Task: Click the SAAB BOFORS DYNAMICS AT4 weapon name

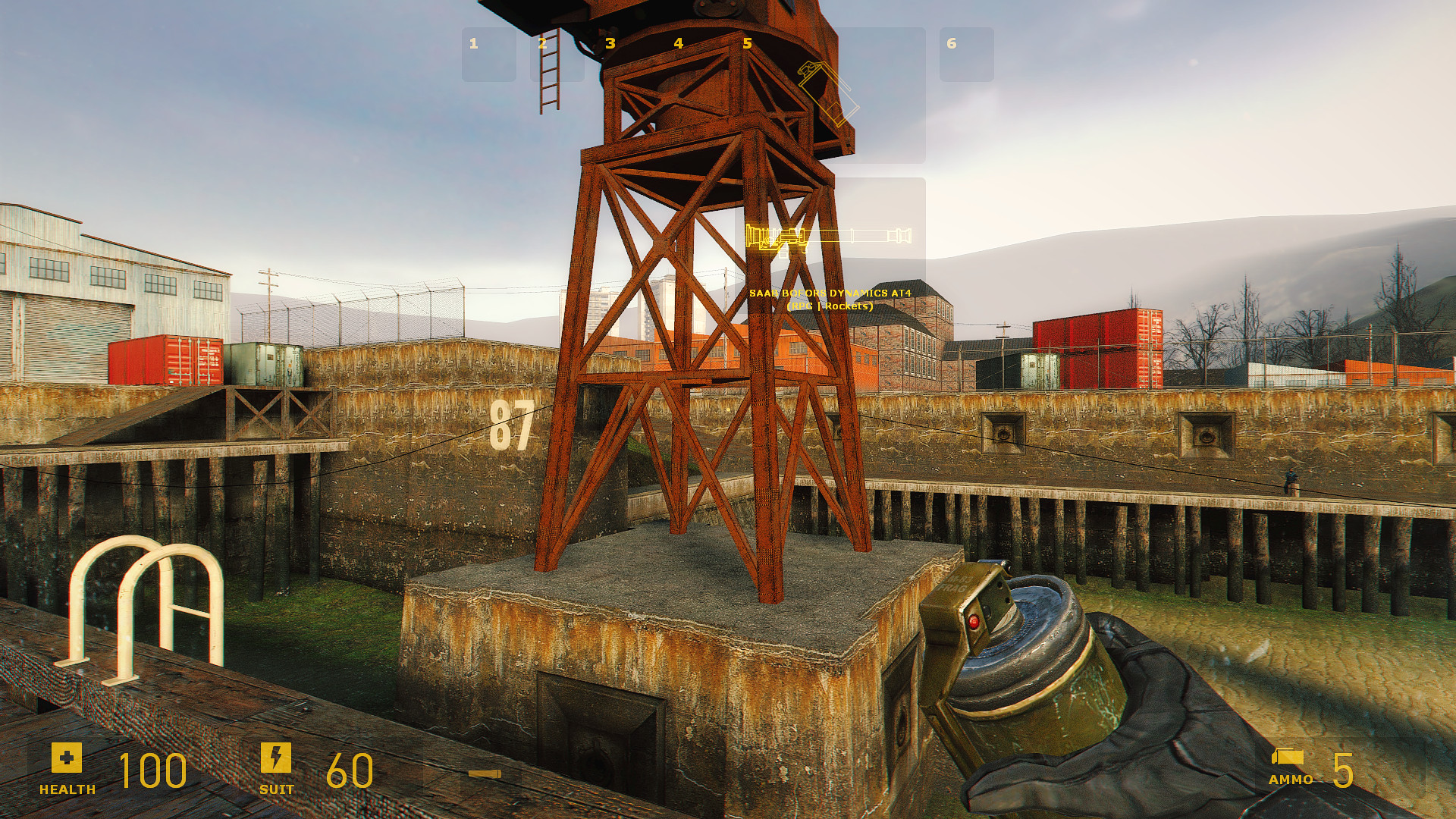Action: tap(831, 291)
